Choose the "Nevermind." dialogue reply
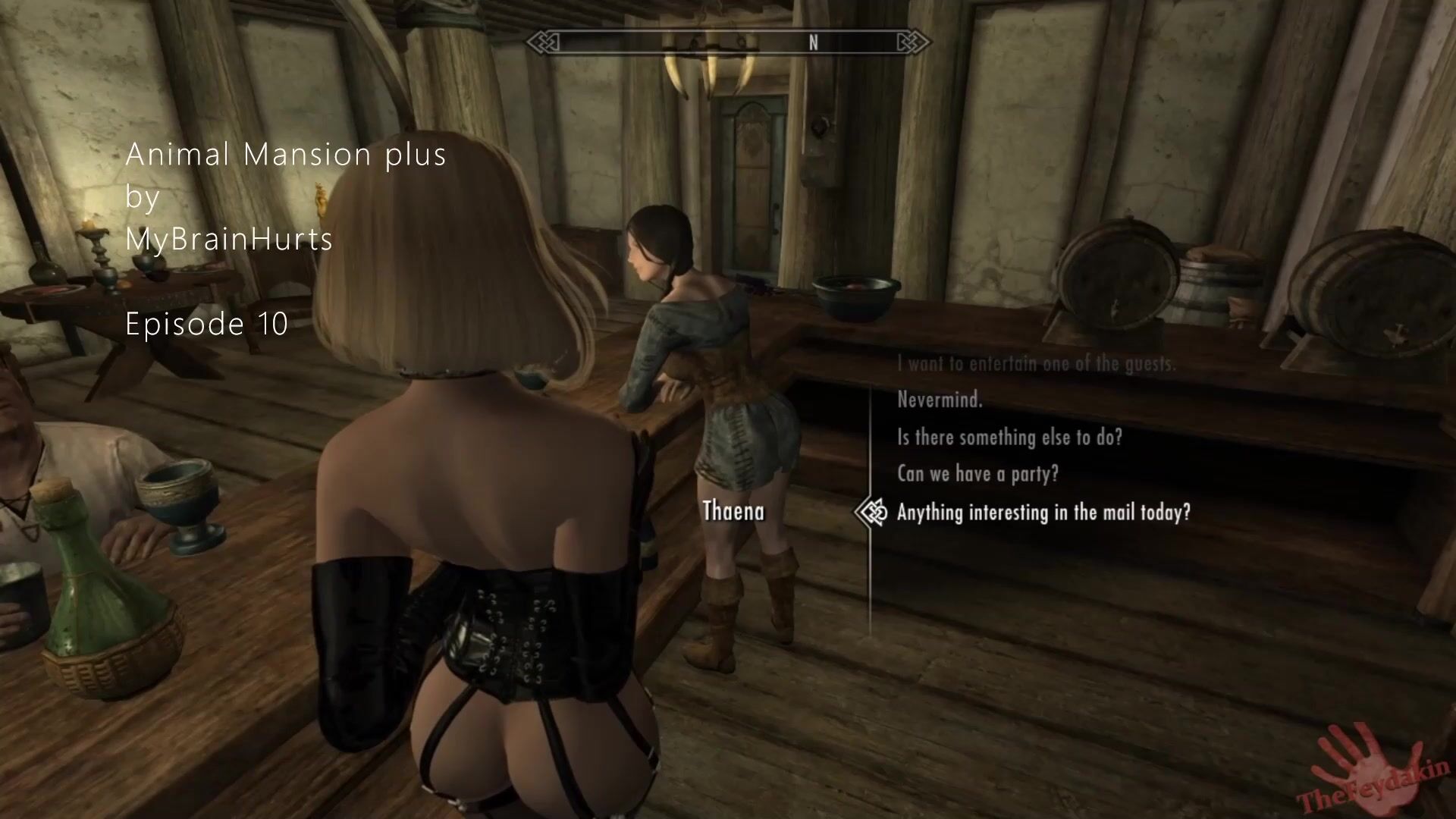1456x819 pixels. [940, 400]
